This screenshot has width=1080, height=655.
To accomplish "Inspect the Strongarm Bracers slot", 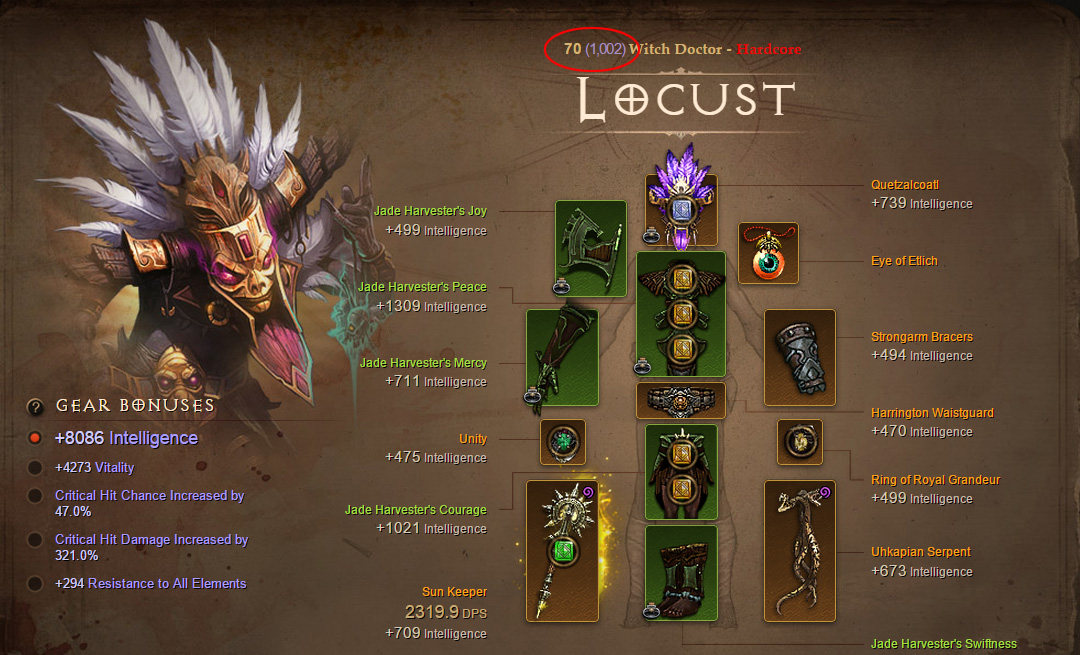I will [799, 357].
